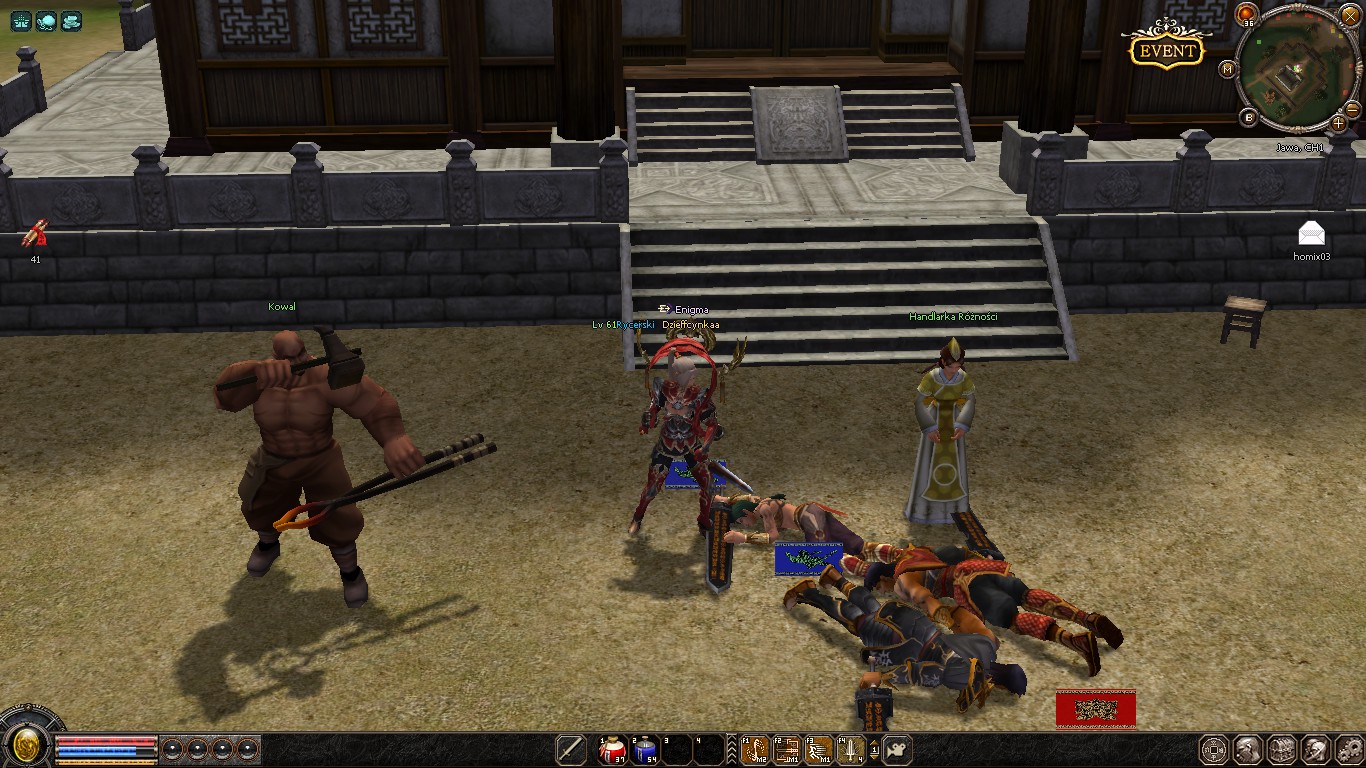Use the blue potion in quickslot 2

645,751
